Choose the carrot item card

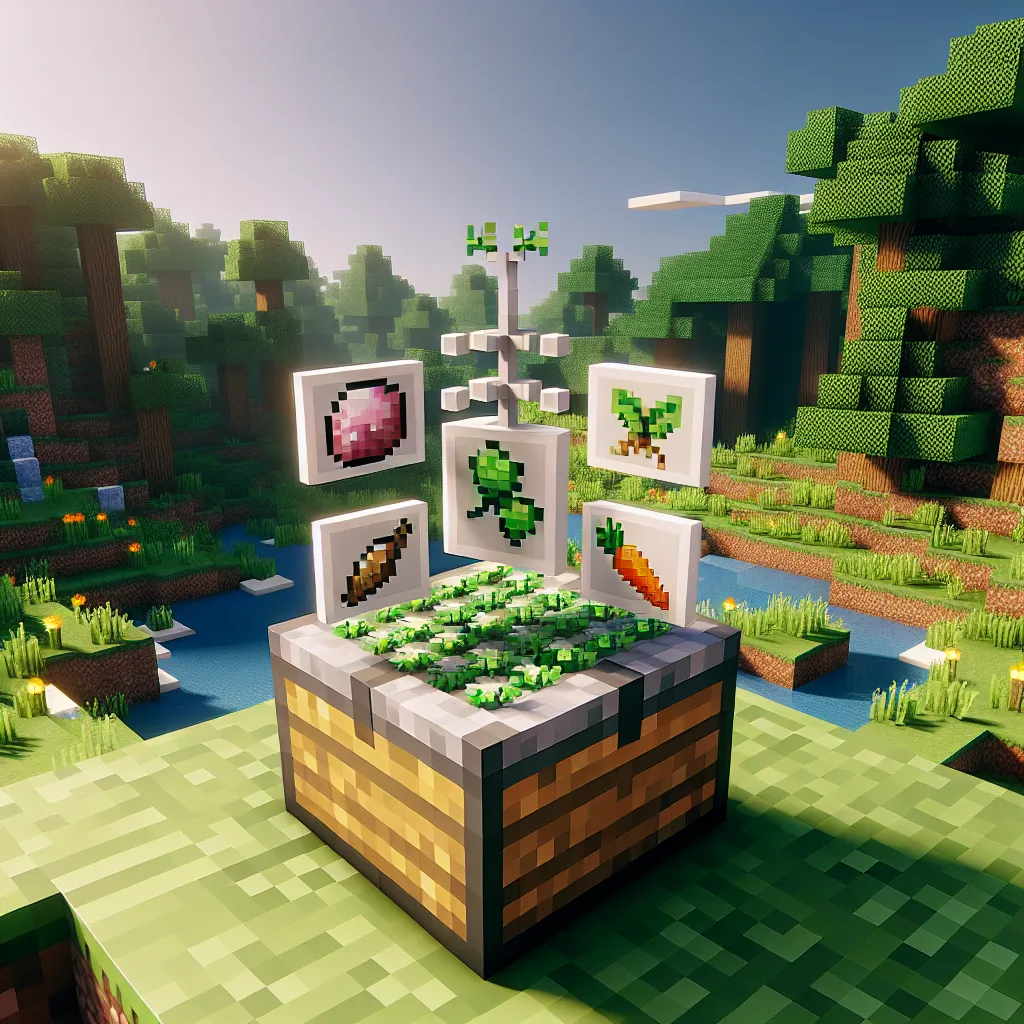[x=640, y=561]
